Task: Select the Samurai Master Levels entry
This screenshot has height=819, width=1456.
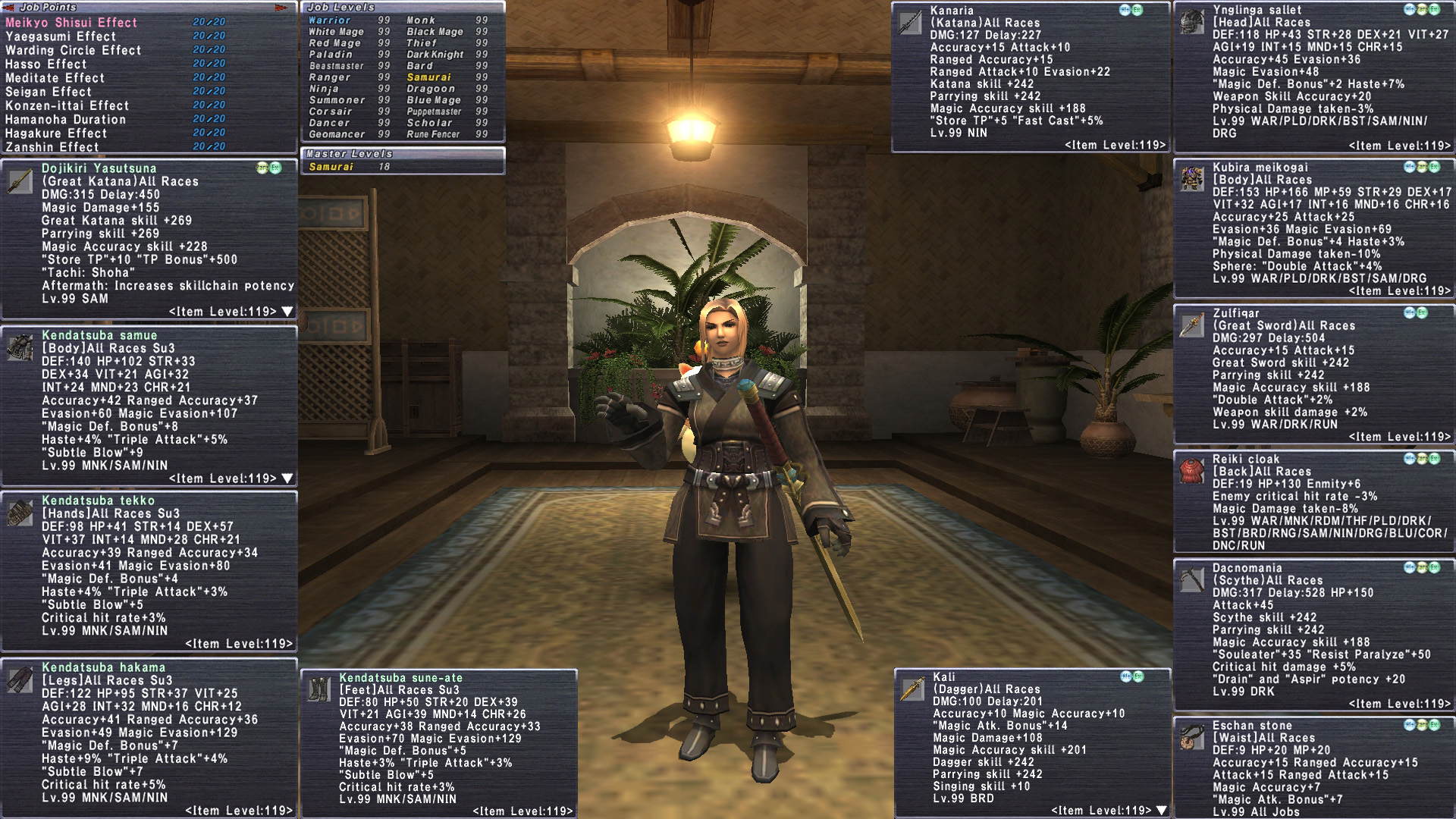Action: pyautogui.click(x=331, y=167)
